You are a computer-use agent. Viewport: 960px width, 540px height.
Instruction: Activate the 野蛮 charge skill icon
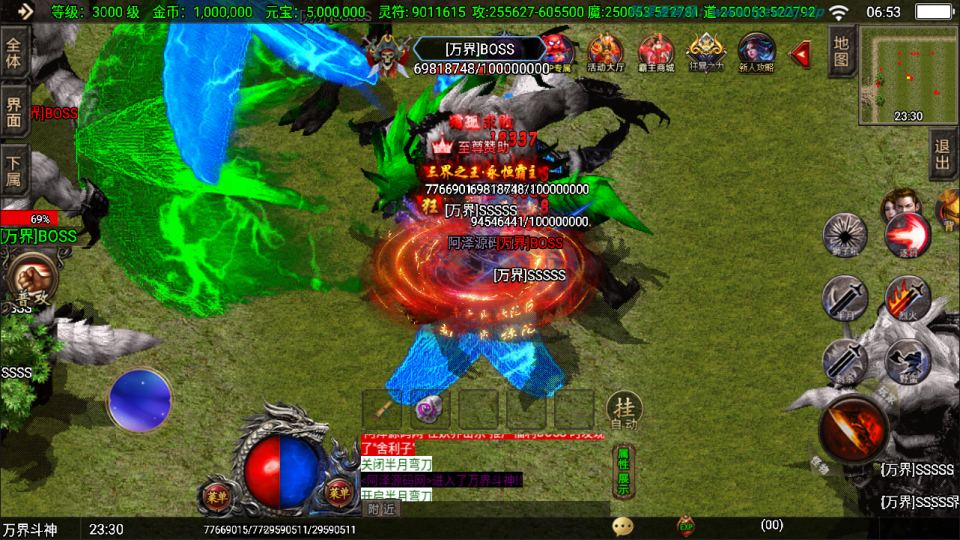tap(907, 360)
